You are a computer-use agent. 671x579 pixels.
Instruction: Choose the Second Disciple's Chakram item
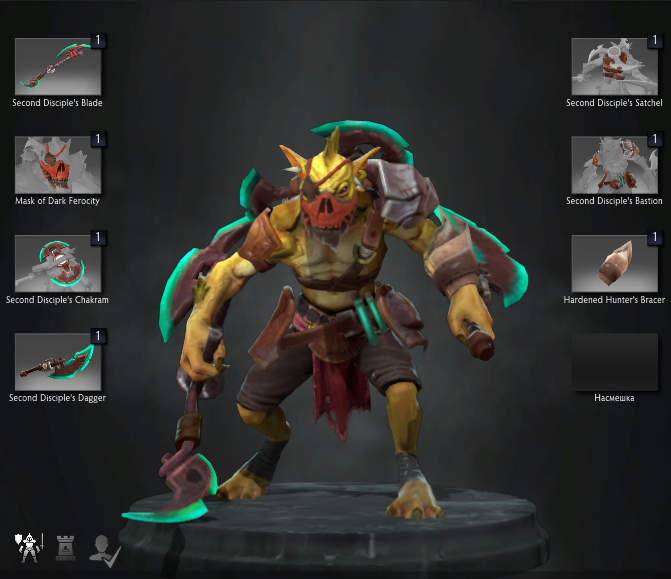click(58, 263)
